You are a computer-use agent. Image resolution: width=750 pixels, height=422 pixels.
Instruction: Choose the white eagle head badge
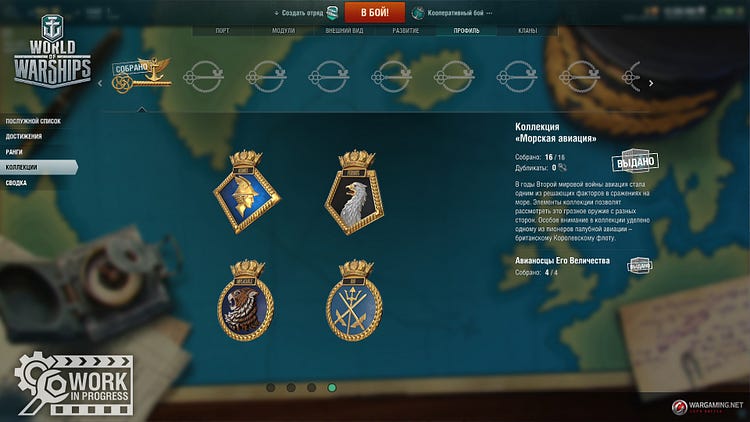pos(355,193)
